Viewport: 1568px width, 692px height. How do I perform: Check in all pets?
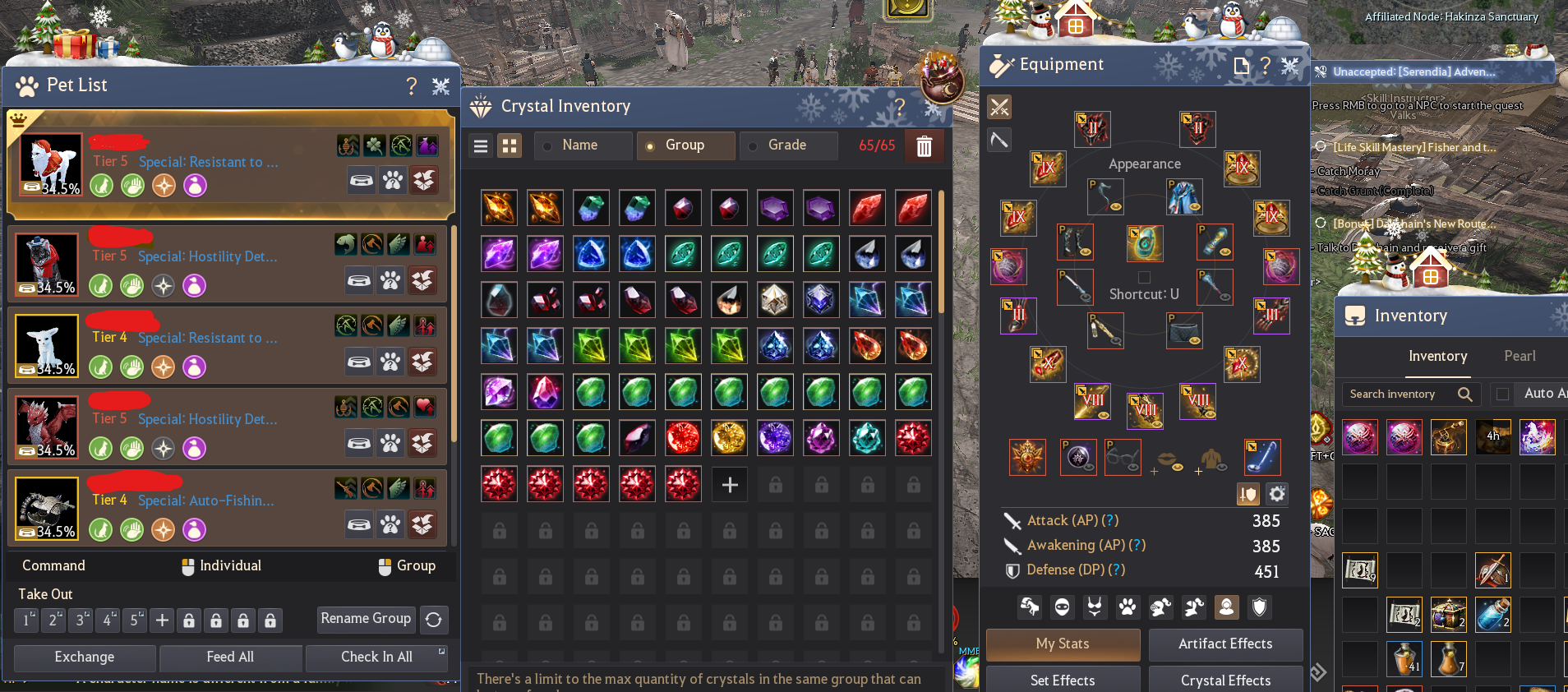pyautogui.click(x=376, y=657)
